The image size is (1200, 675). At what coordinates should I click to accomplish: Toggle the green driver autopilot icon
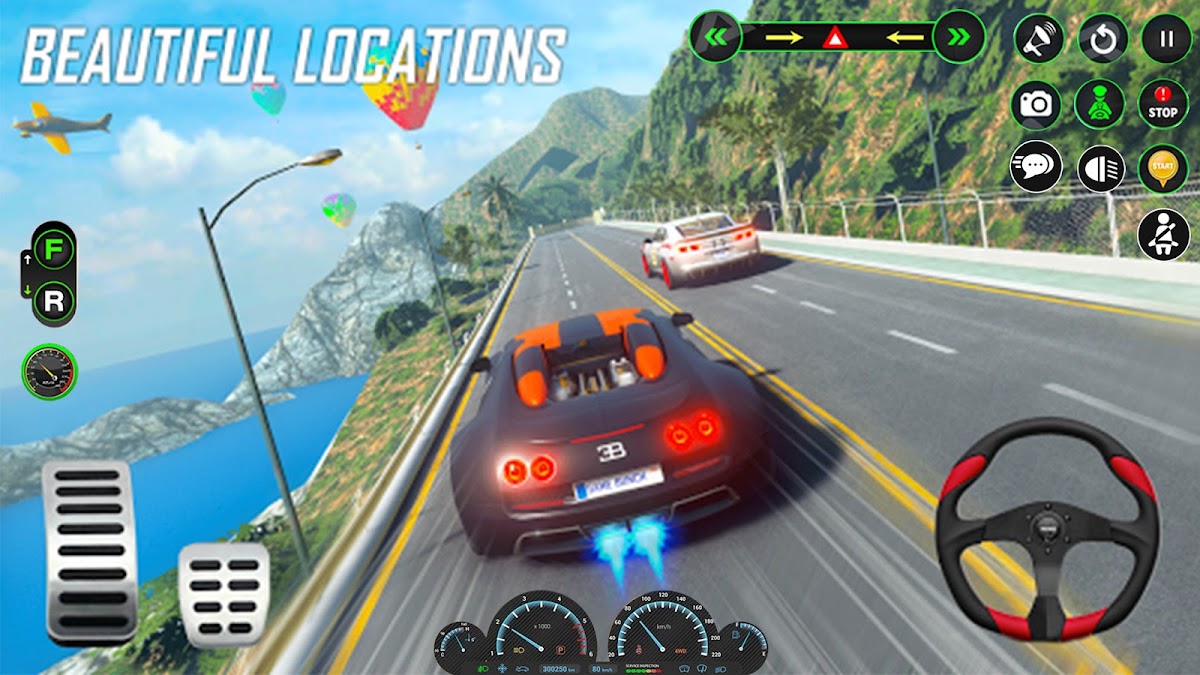click(1100, 104)
